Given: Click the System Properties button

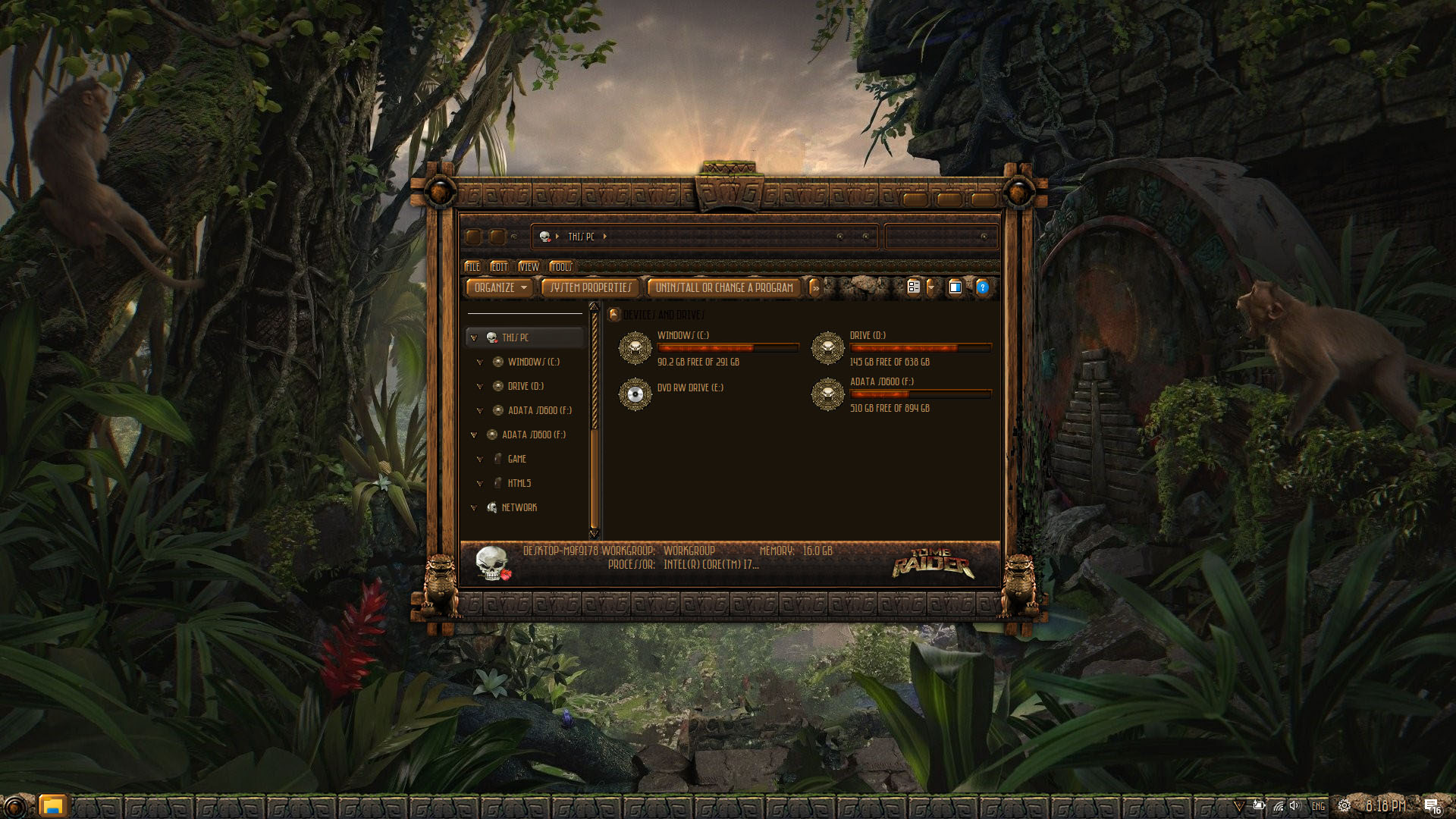Looking at the screenshot, I should 591,288.
